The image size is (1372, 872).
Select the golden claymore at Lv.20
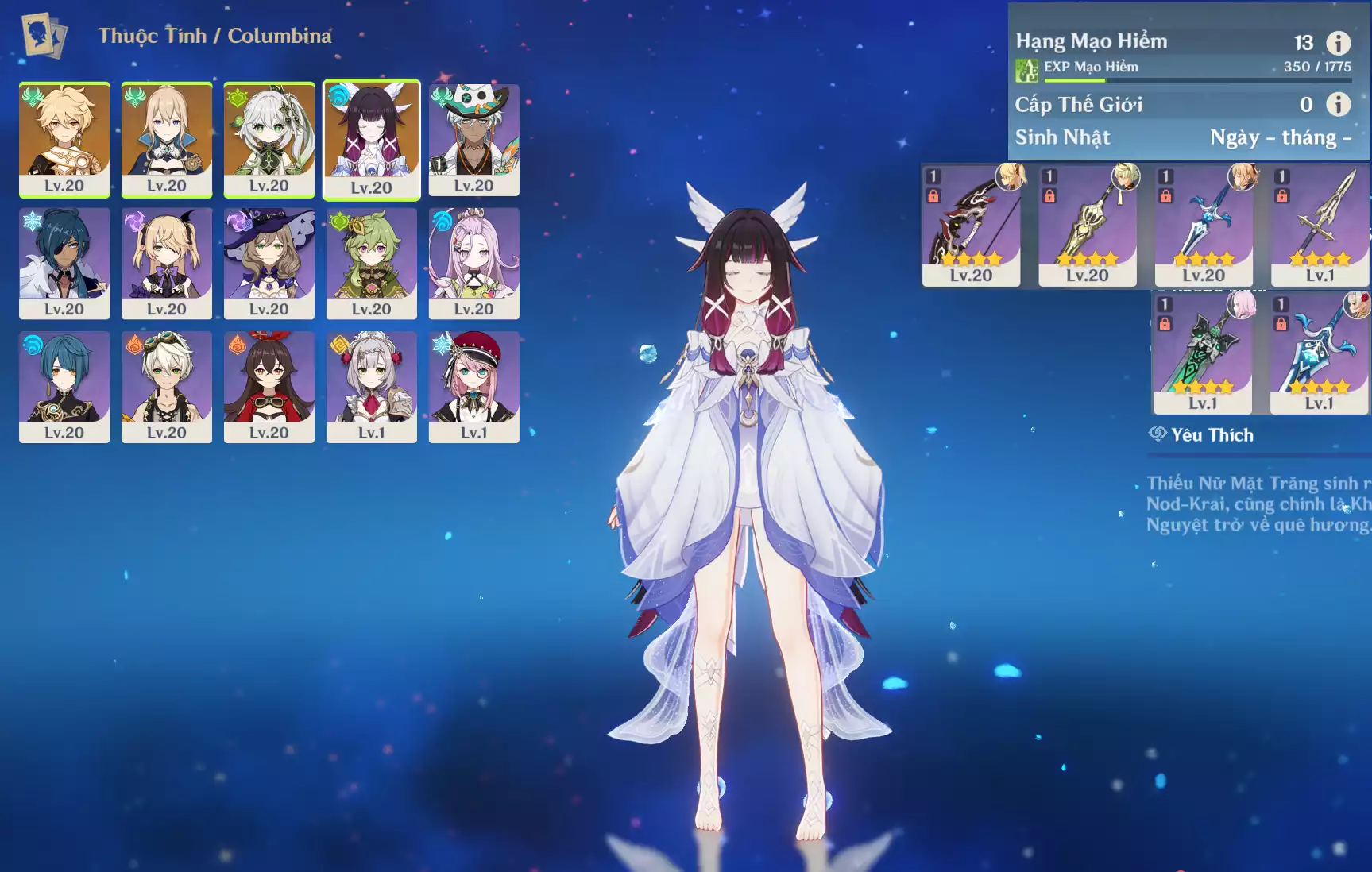click(1087, 225)
